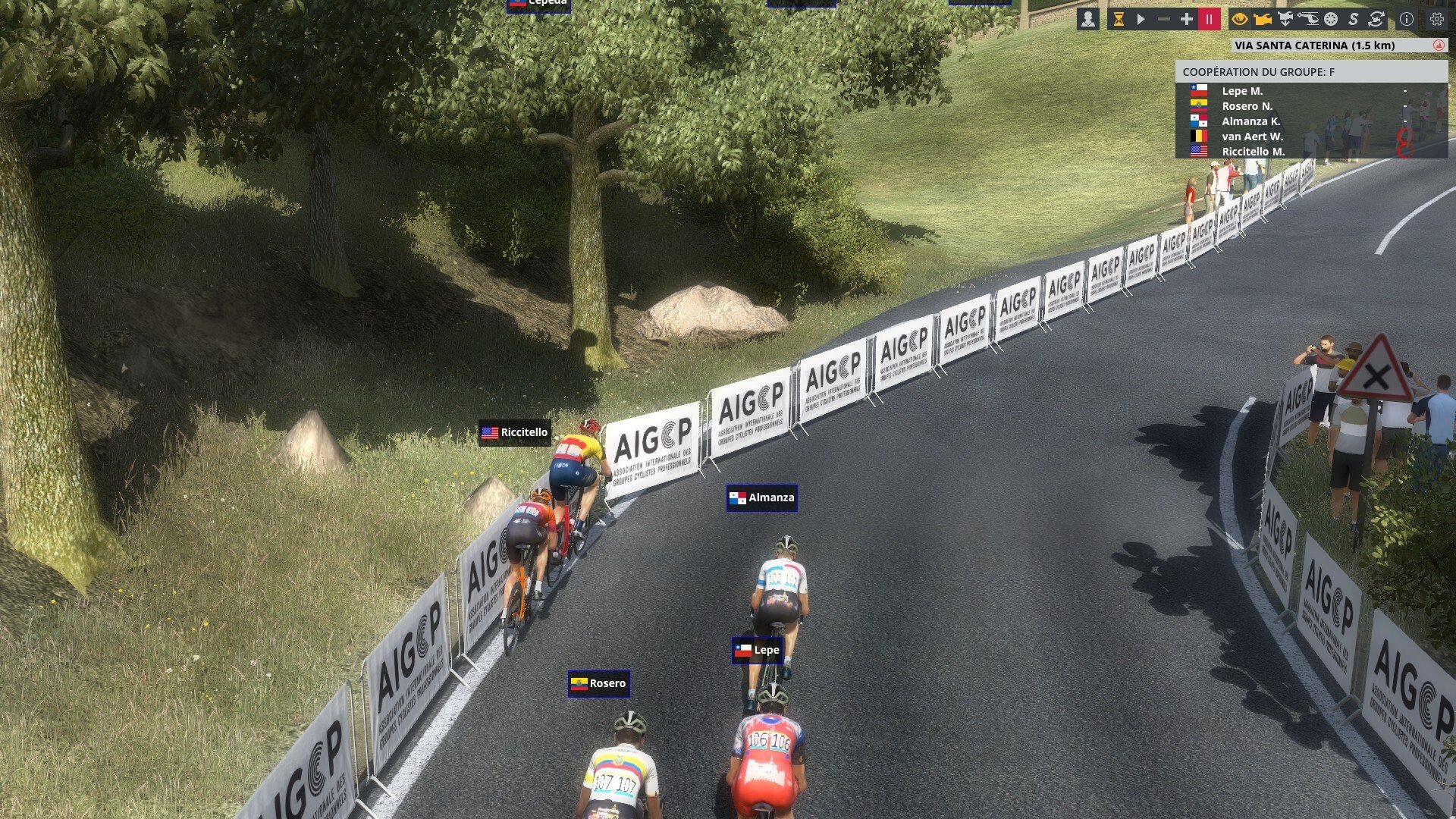This screenshot has width=1456, height=819.
Task: Click the red profile icon beside Via Santa Caterina
Action: pos(1439,45)
